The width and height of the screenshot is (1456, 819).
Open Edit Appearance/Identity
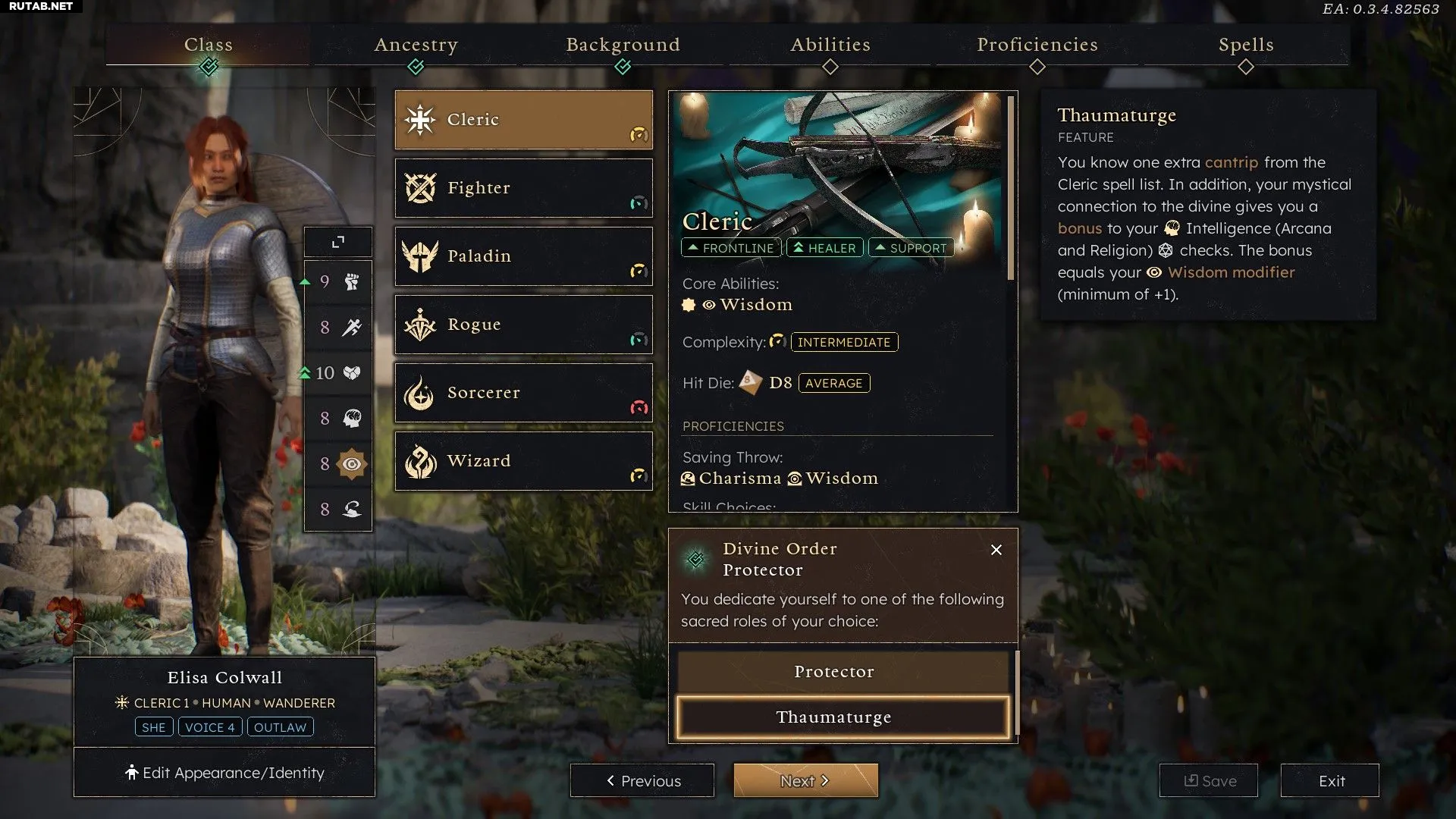click(224, 773)
